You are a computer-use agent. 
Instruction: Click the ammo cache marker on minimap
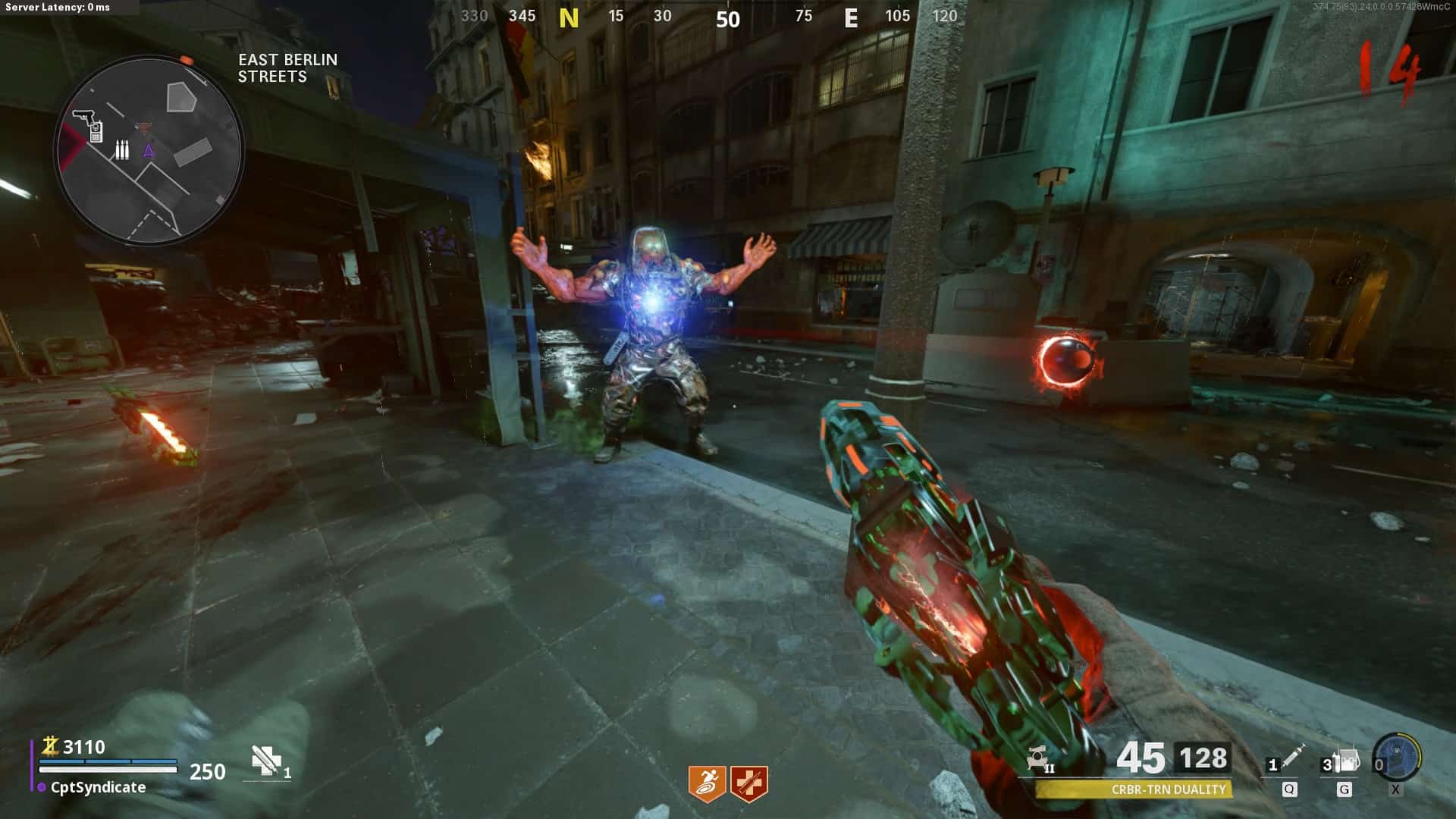pos(121,149)
